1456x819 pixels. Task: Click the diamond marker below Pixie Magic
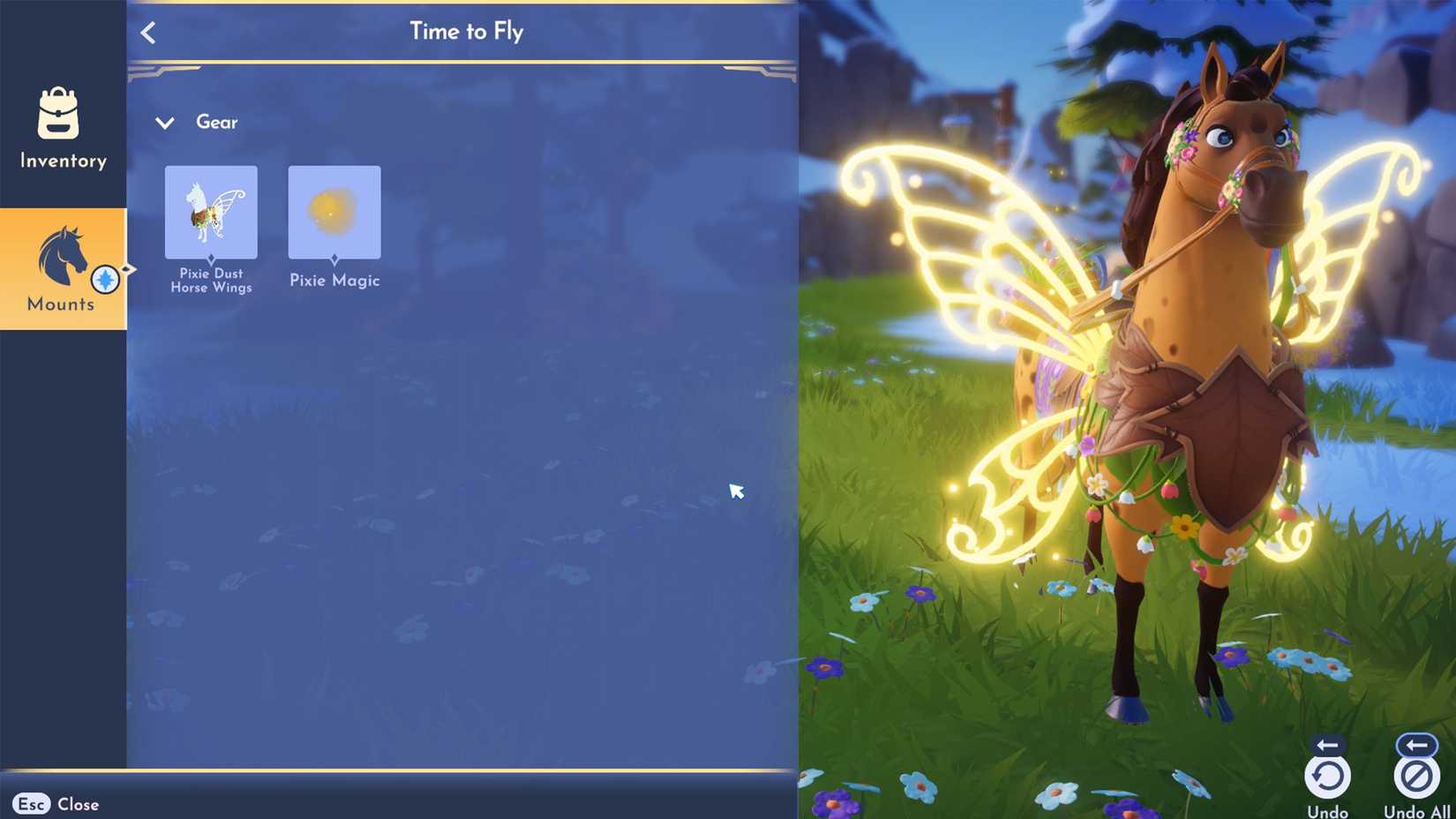(x=334, y=258)
